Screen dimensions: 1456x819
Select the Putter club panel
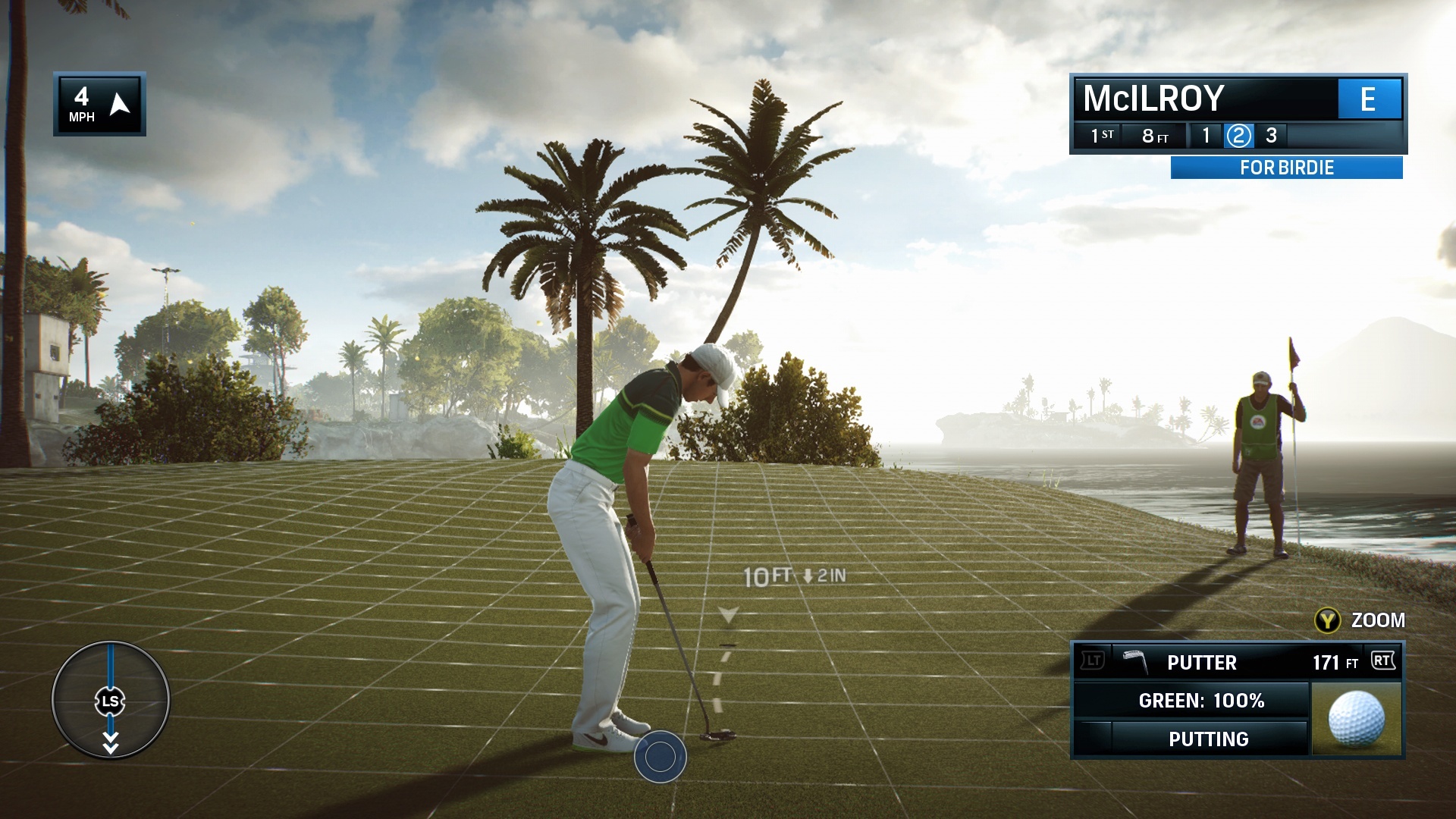click(1236, 662)
